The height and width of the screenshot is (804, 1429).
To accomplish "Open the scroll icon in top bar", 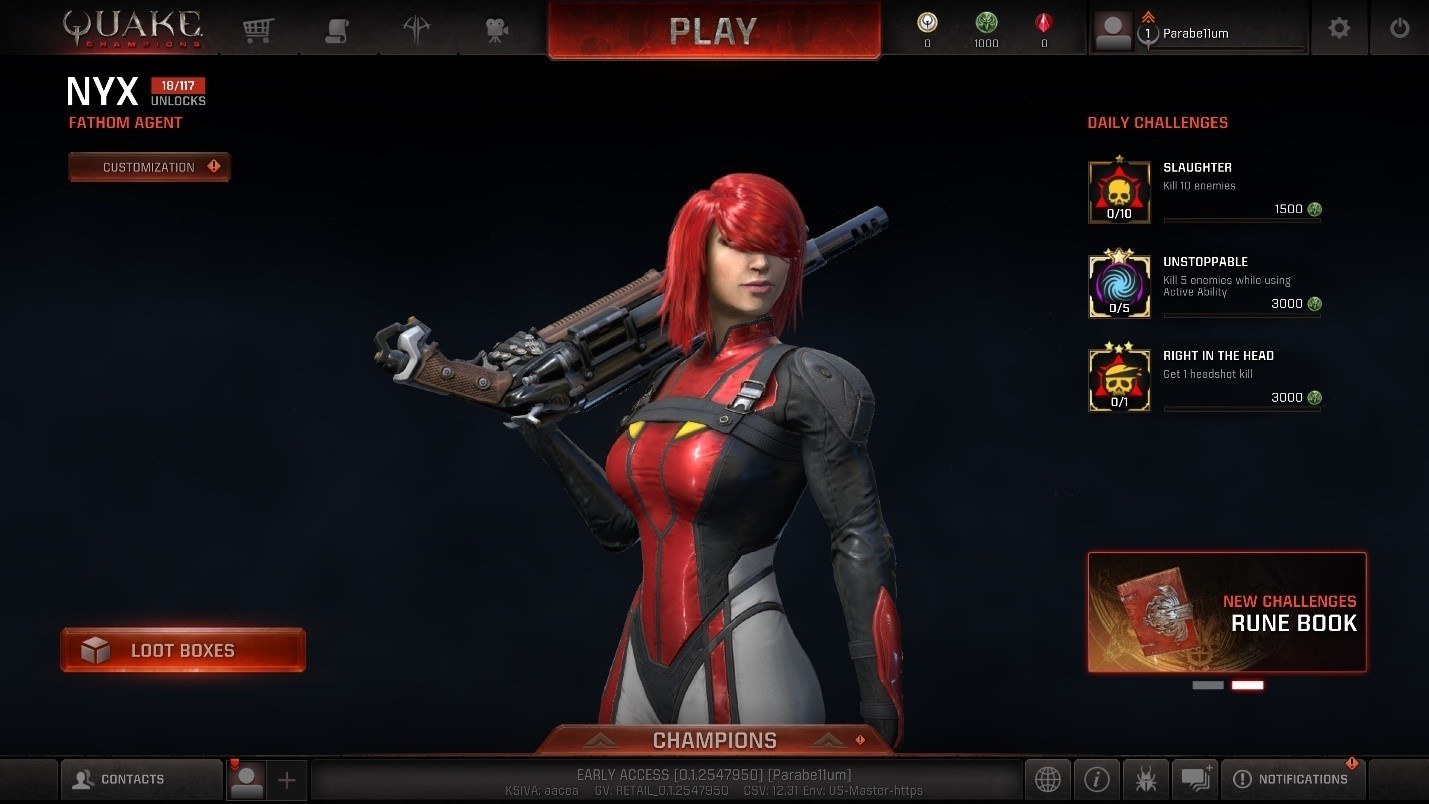I will (337, 30).
